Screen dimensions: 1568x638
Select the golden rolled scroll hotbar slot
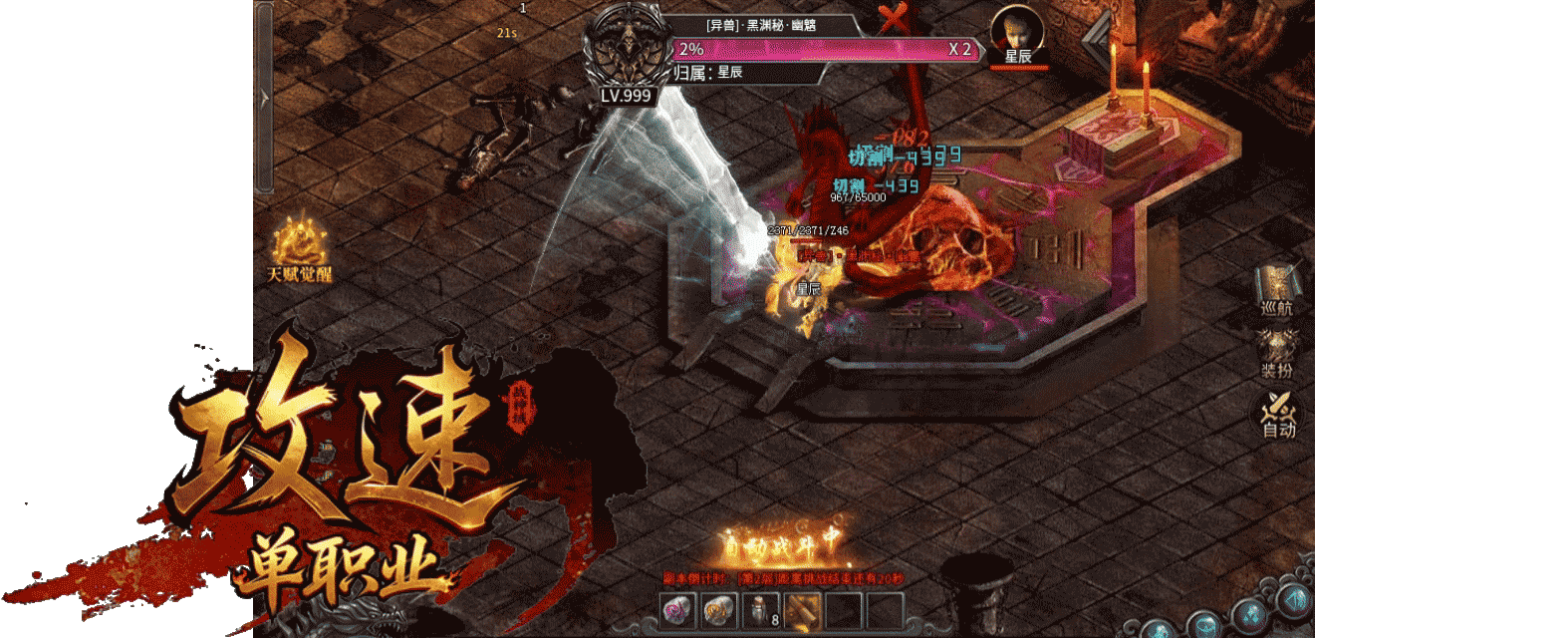coord(802,610)
